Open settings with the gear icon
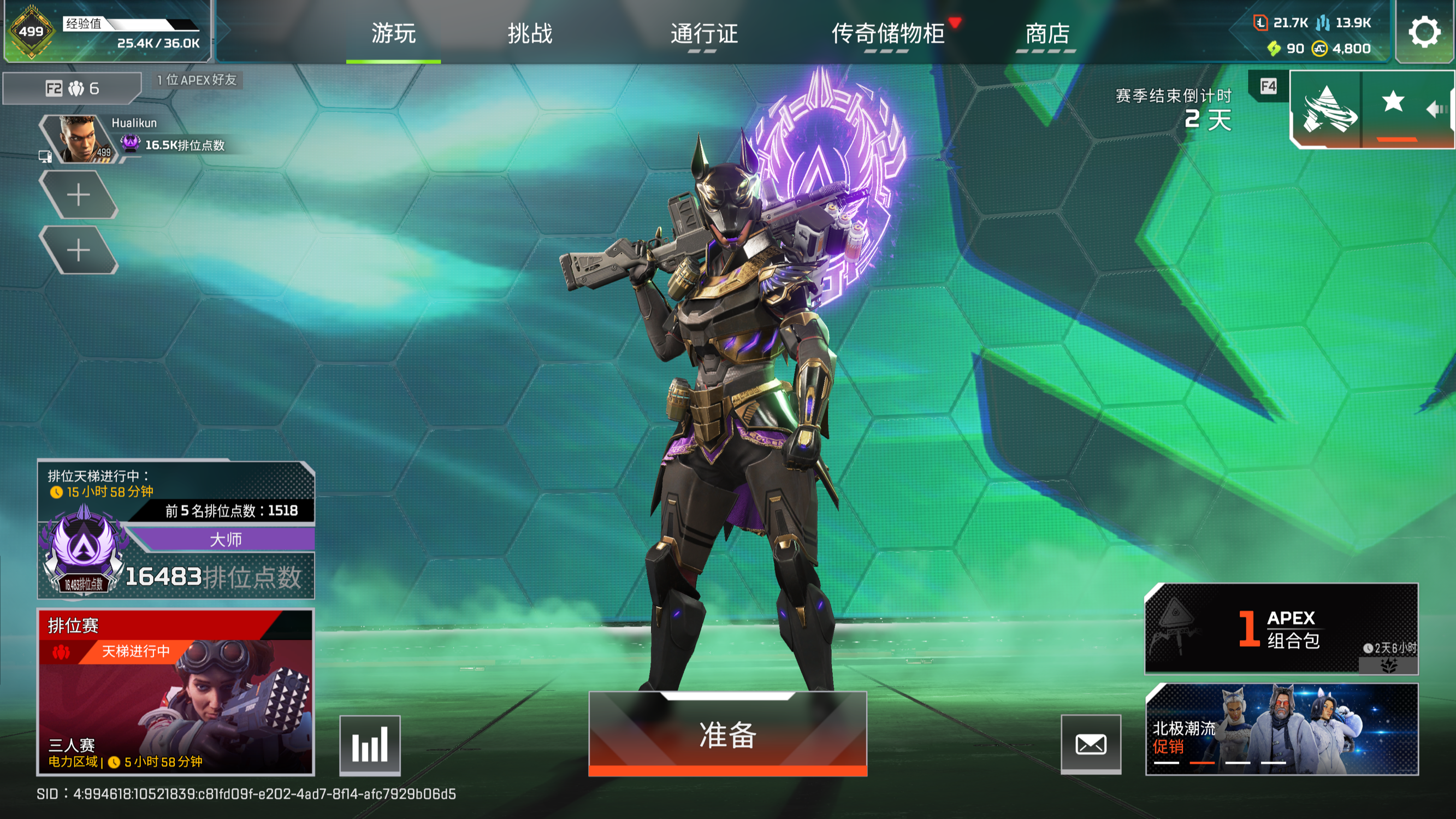This screenshot has height=819, width=1456. point(1424,32)
